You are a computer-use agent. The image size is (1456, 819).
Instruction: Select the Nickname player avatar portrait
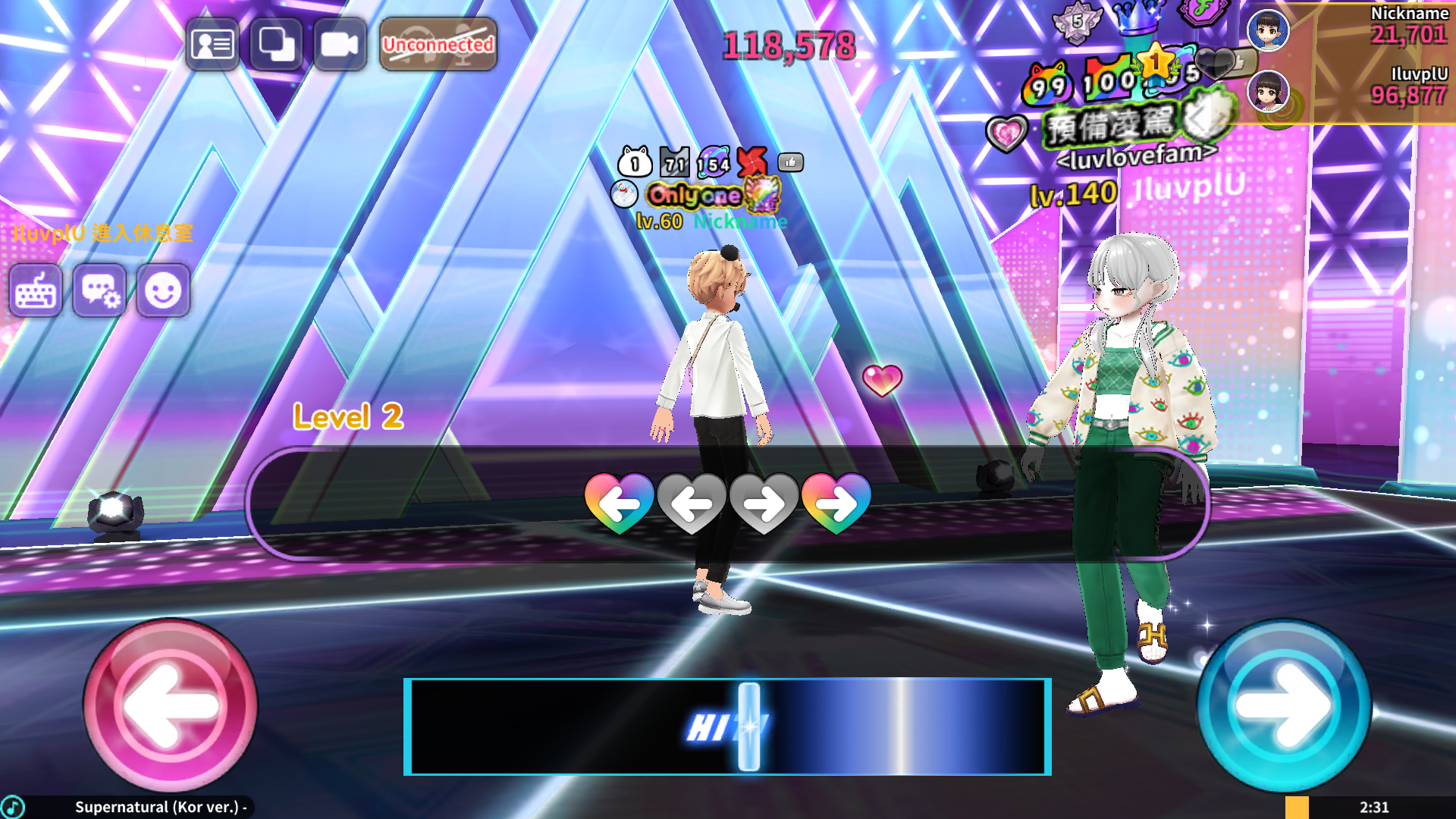coord(1268,31)
